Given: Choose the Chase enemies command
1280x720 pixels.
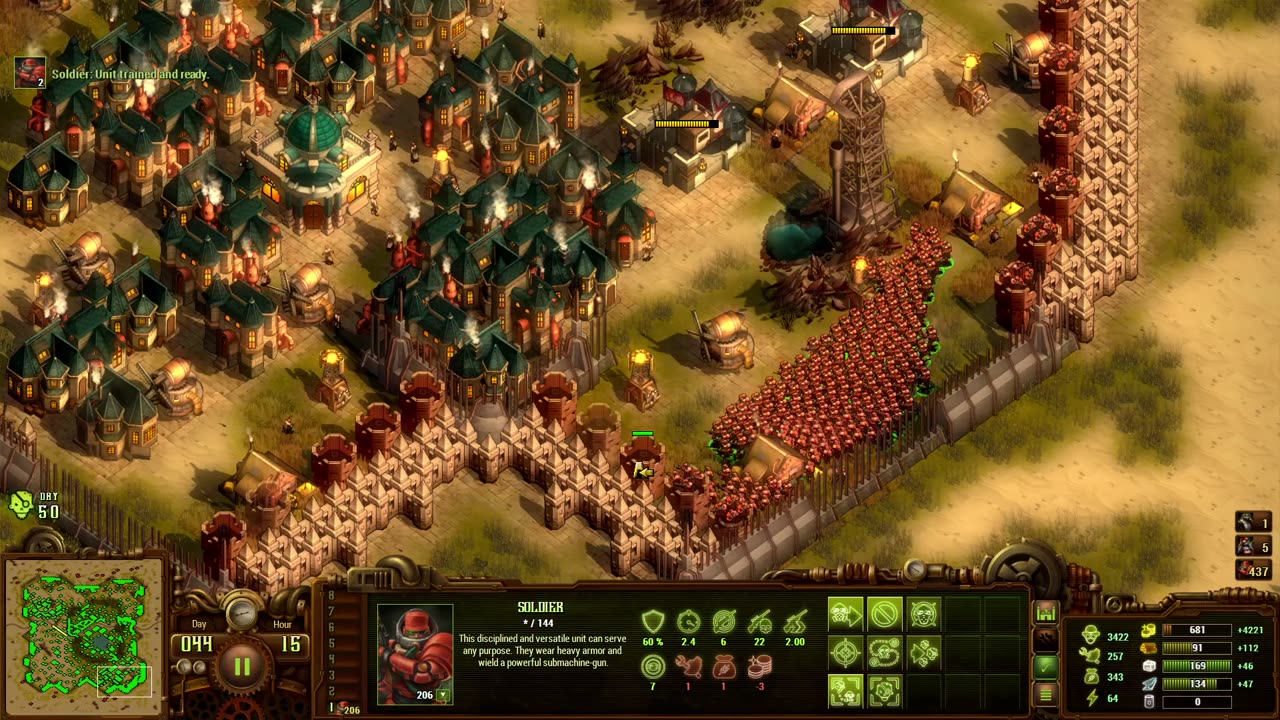Looking at the screenshot, I should 924,653.
